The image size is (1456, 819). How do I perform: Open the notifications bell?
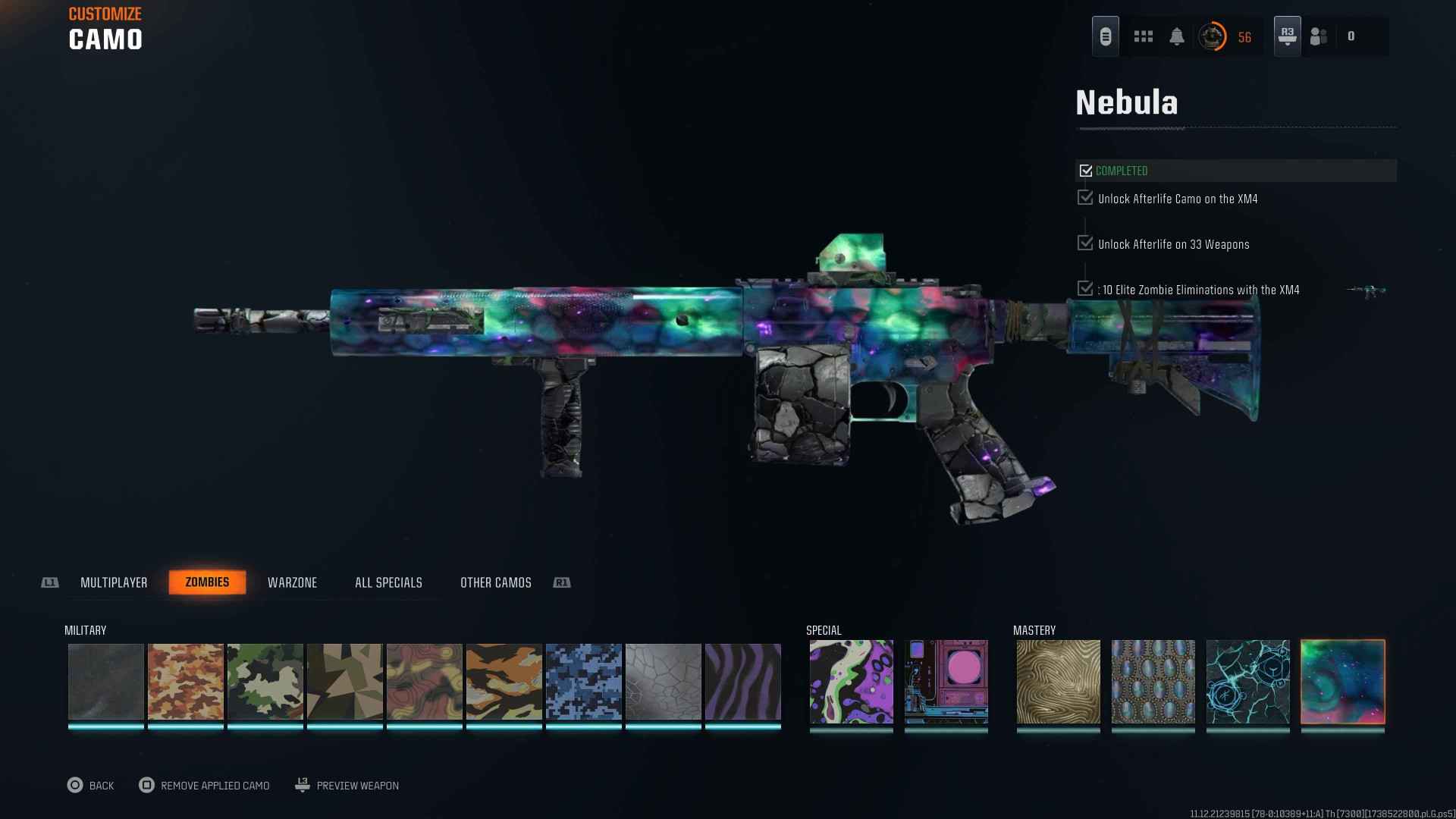(x=1177, y=36)
